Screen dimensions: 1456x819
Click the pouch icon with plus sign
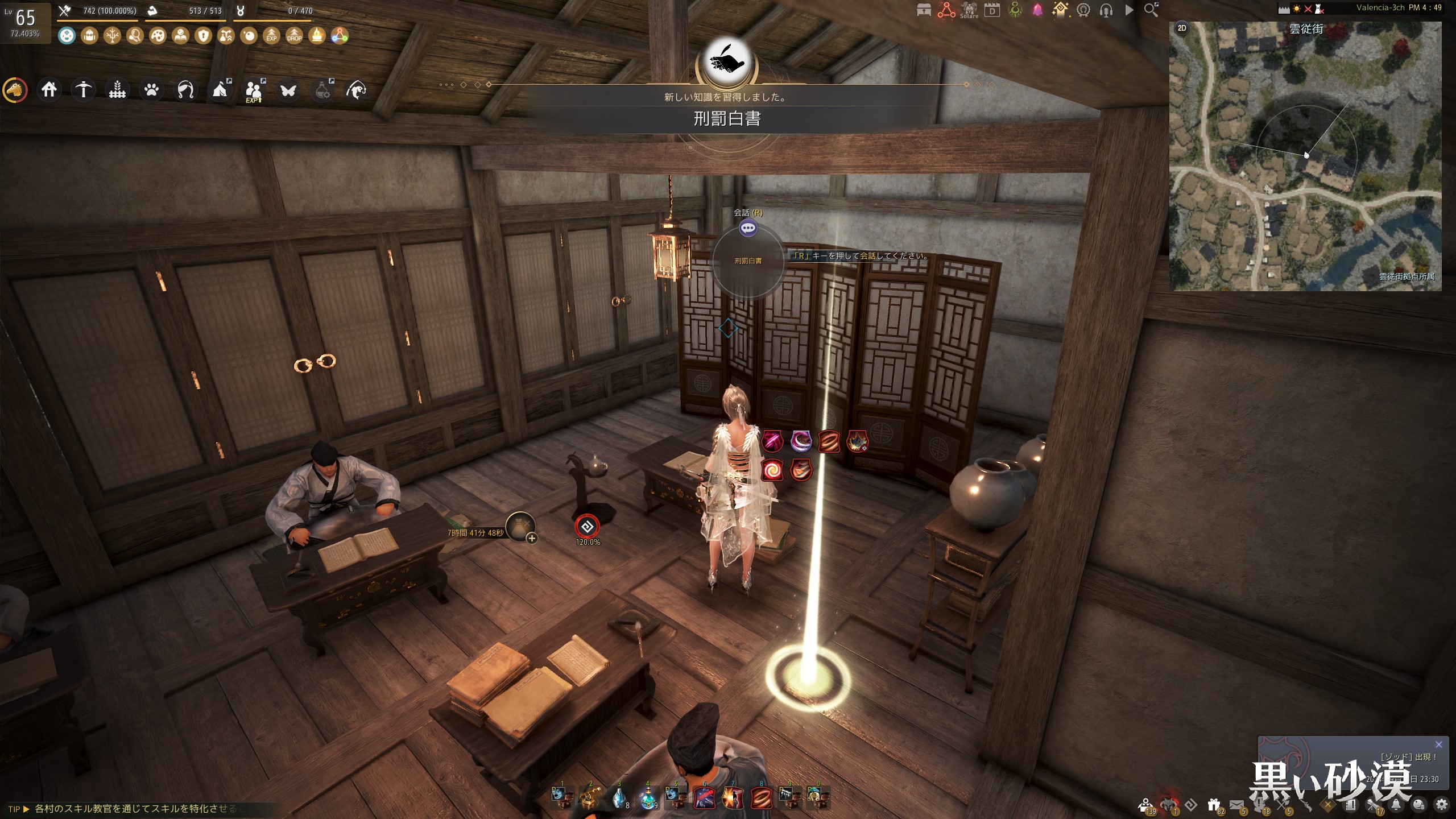pos(520,527)
